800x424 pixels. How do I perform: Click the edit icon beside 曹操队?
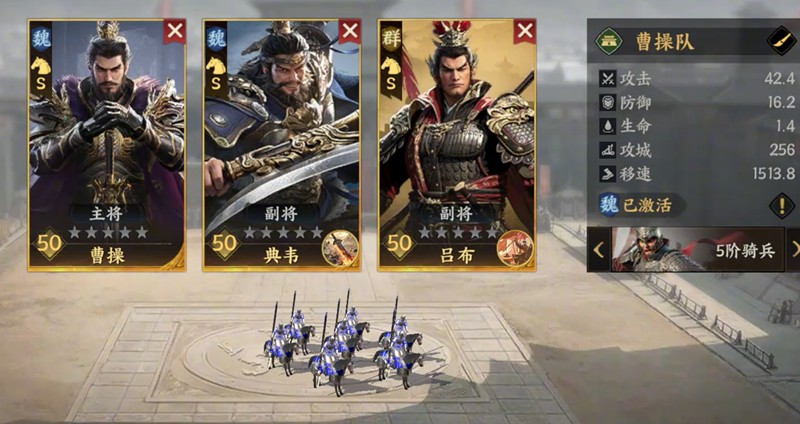pos(779,41)
